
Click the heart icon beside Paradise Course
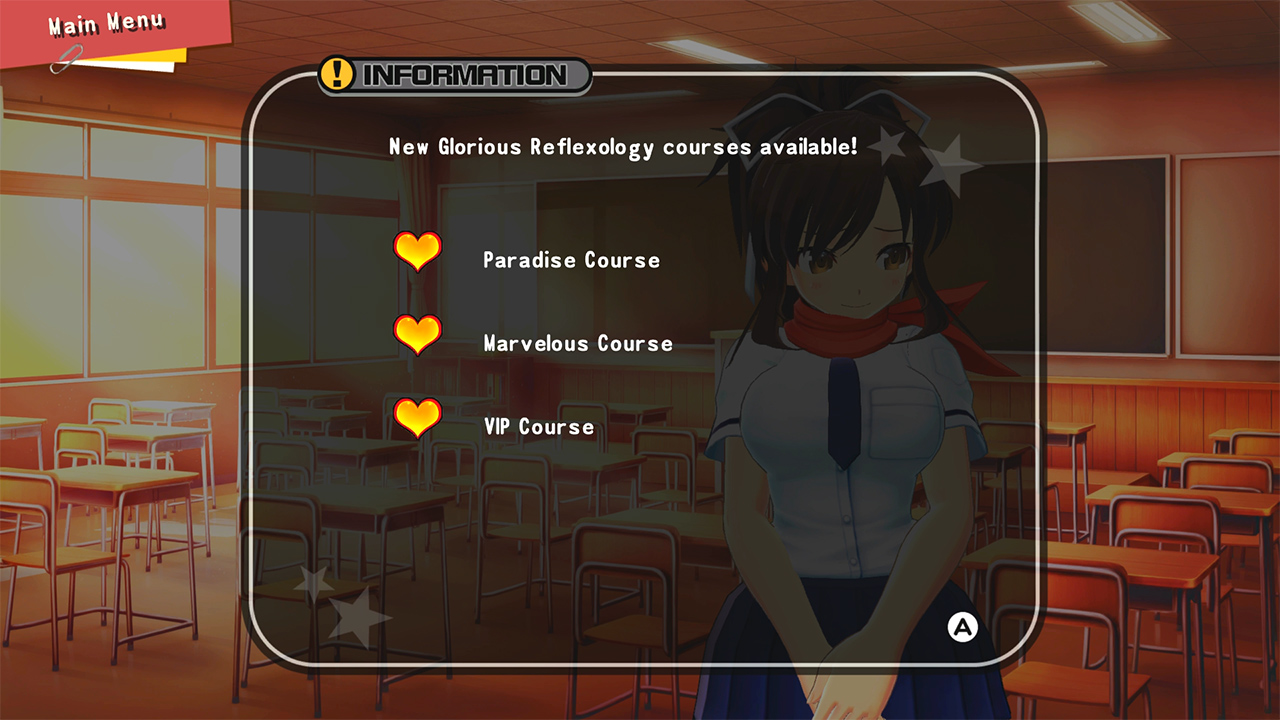tap(418, 253)
